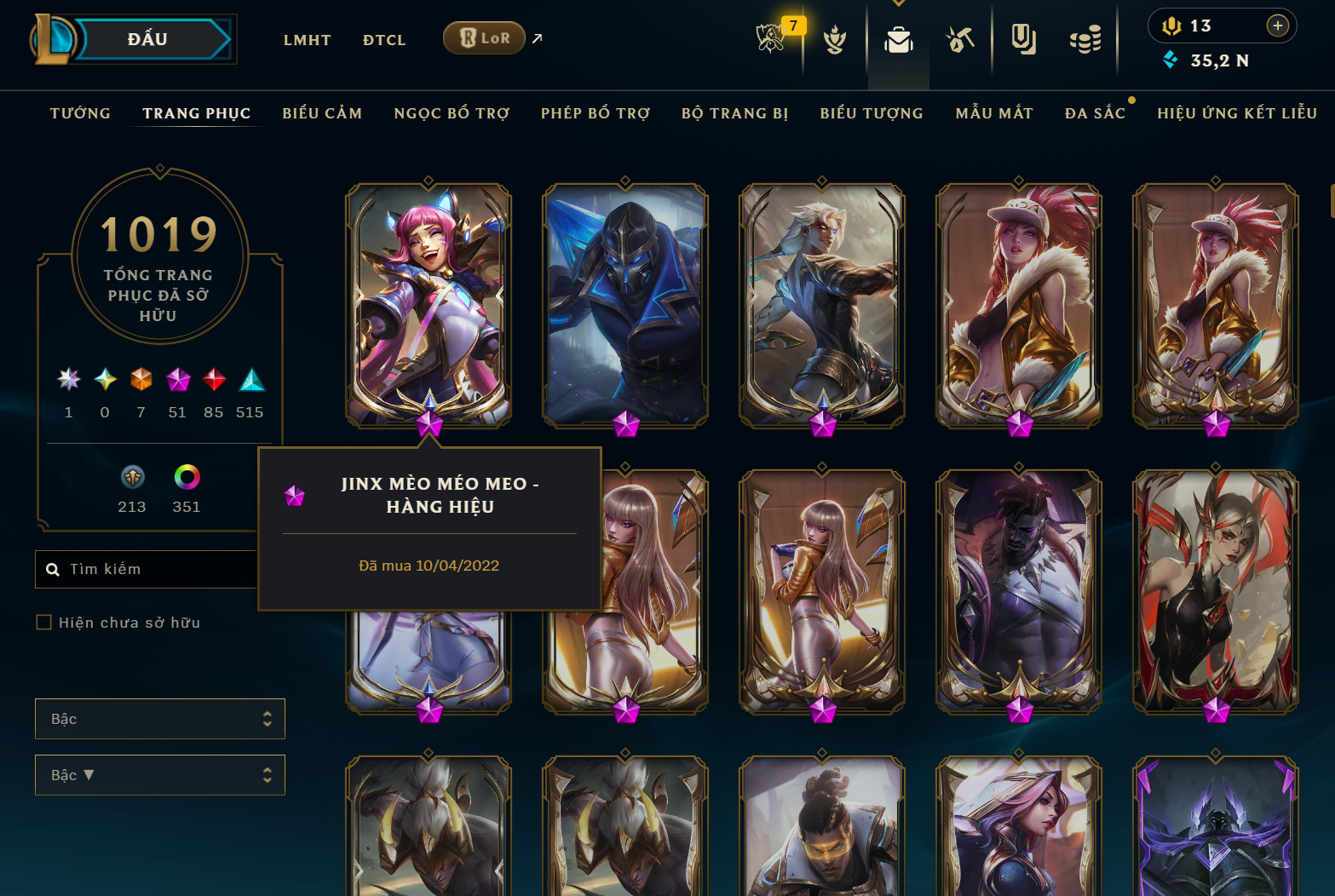
Task: Toggle the Hiện chưa sở hữu checkbox
Action: tap(44, 623)
